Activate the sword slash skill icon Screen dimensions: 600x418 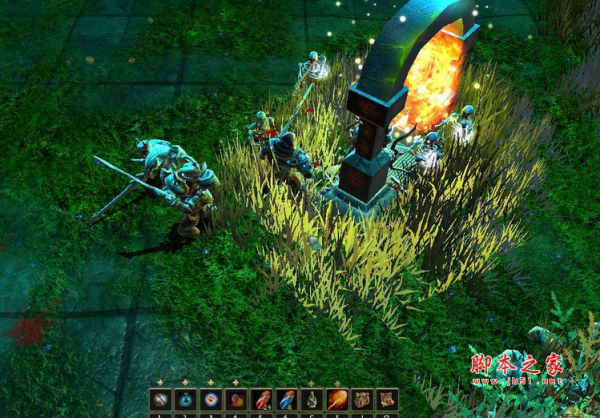(161, 400)
